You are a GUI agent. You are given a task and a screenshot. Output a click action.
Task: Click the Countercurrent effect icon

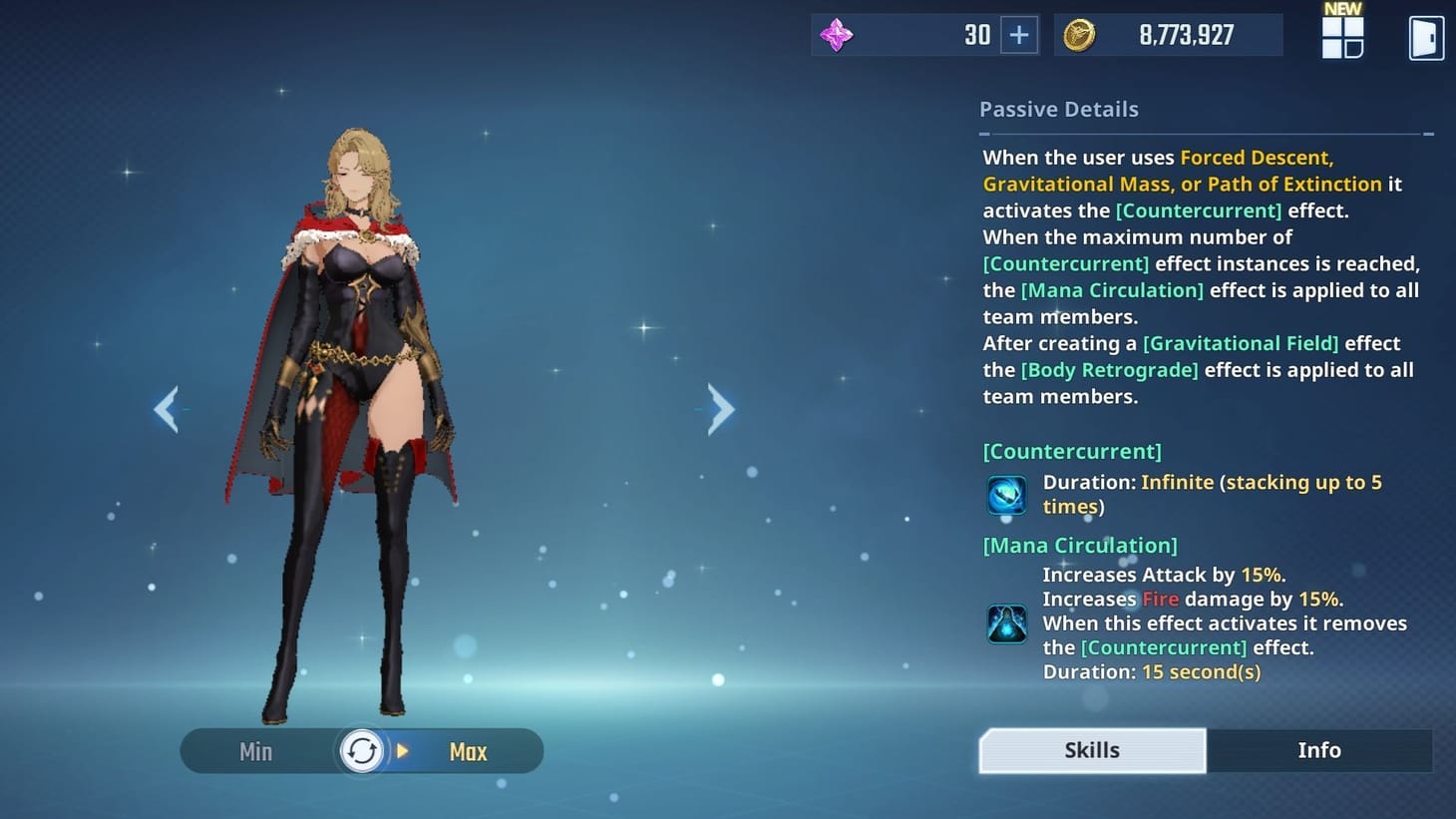pyautogui.click(x=1005, y=494)
